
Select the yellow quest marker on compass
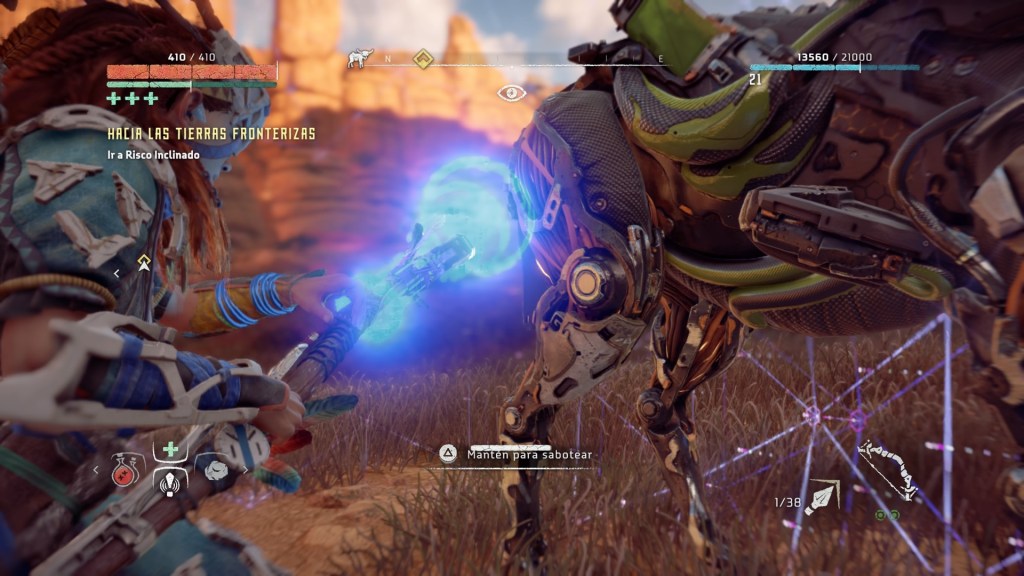(423, 59)
